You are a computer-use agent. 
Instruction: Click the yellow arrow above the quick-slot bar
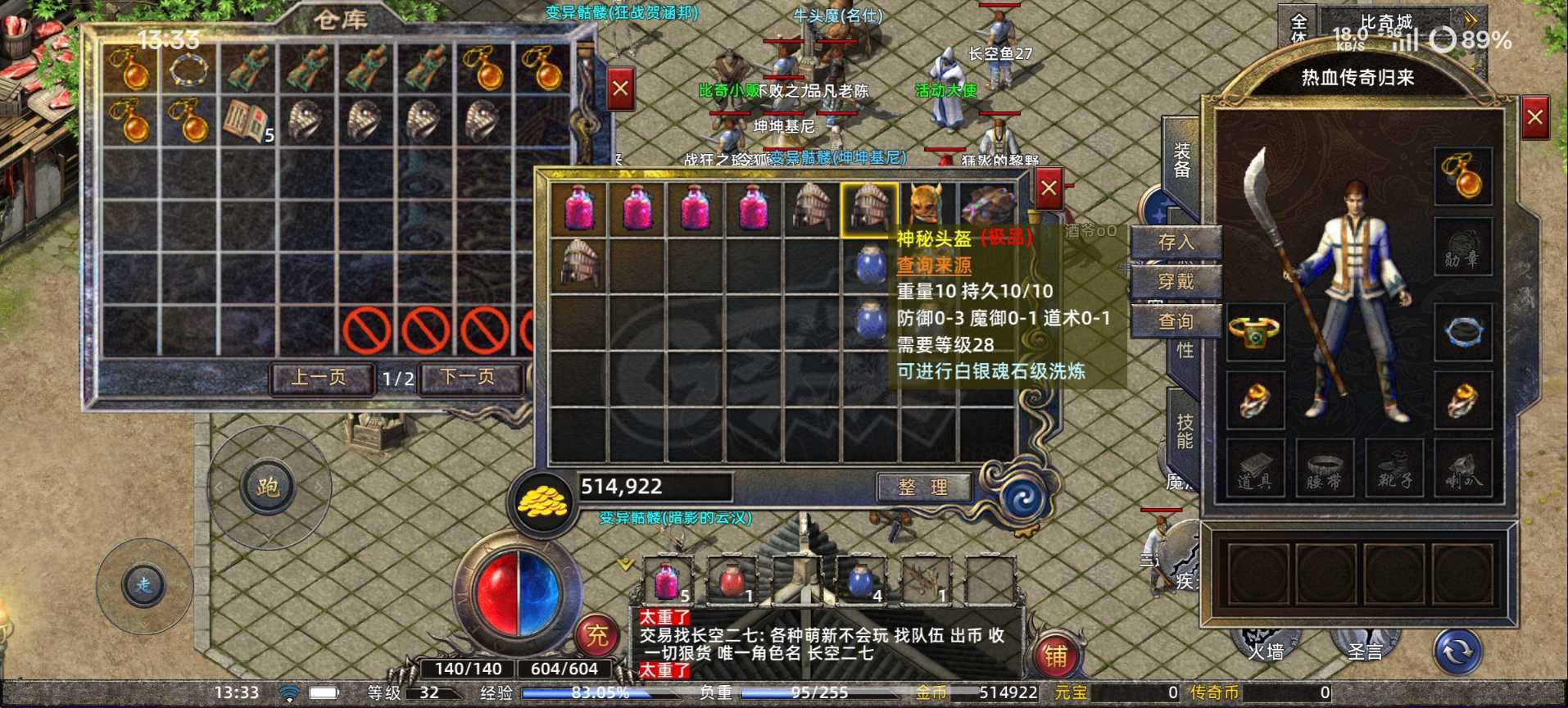[624, 561]
